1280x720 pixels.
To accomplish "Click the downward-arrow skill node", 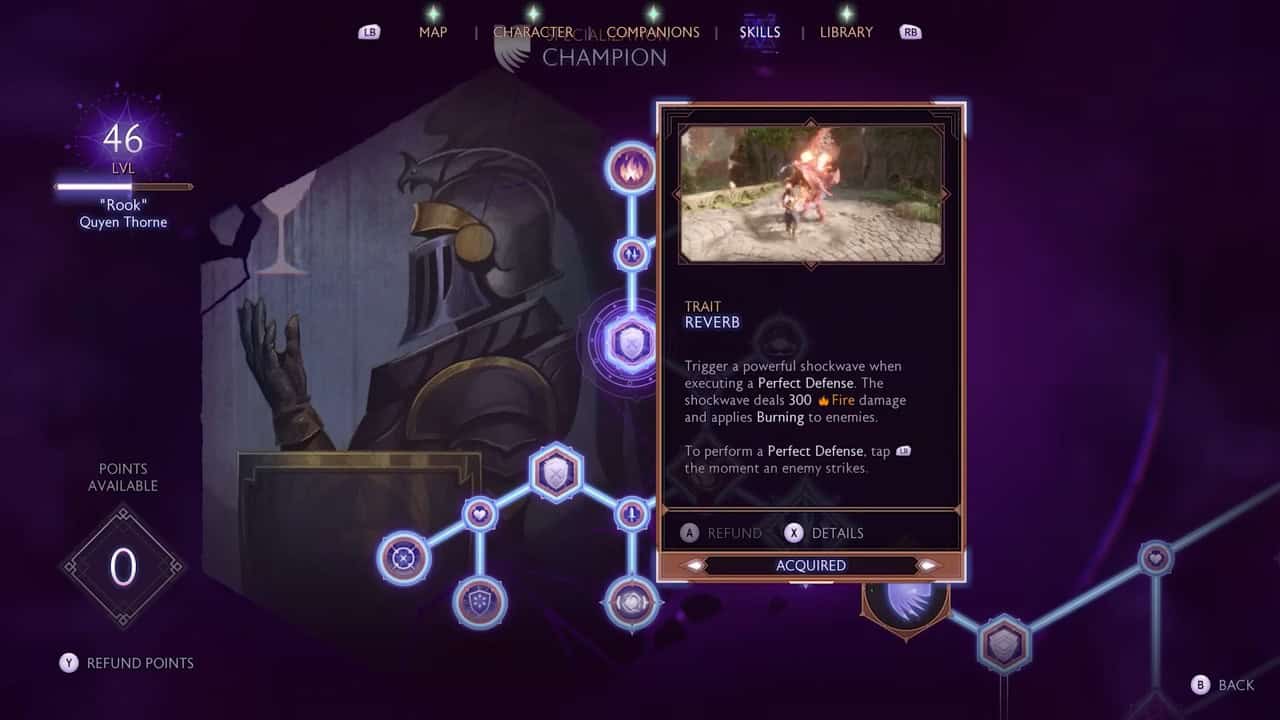I will (630, 513).
